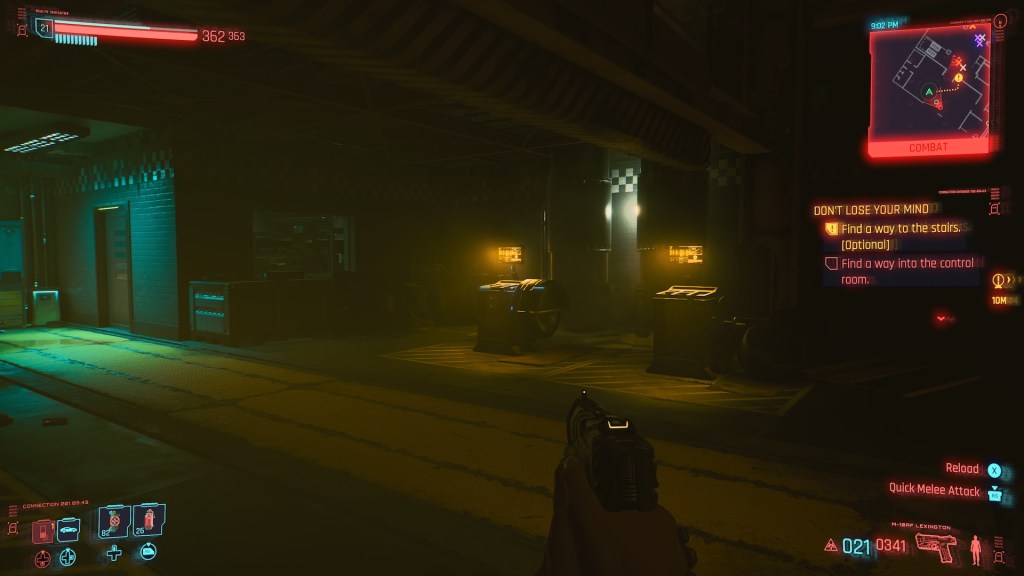Image resolution: width=1024 pixels, height=576 pixels.
Task: Select the character stance silhouette icon
Action: (x=976, y=548)
